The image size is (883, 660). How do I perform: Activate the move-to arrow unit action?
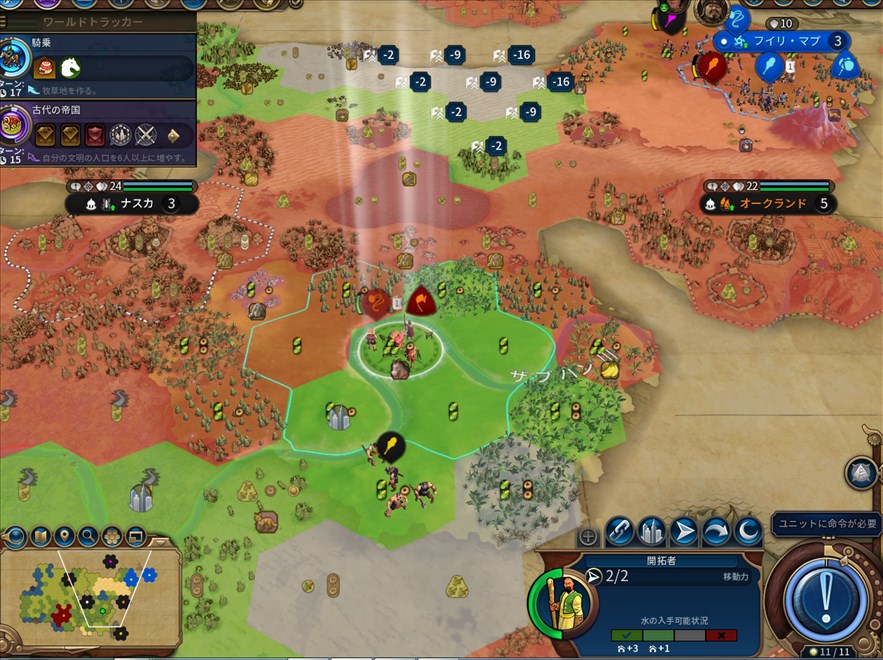click(x=685, y=531)
